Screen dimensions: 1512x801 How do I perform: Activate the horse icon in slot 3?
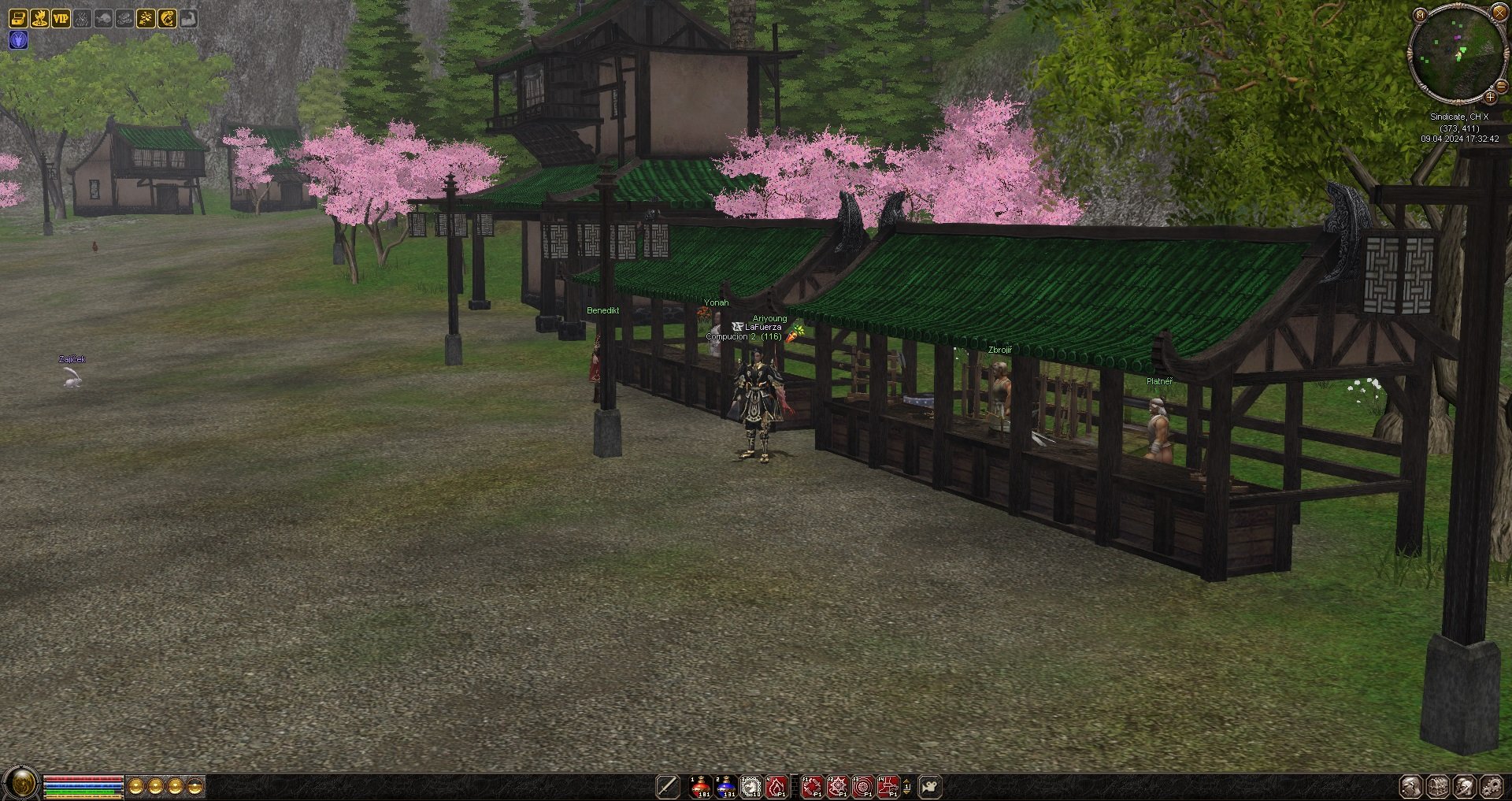coord(751,786)
